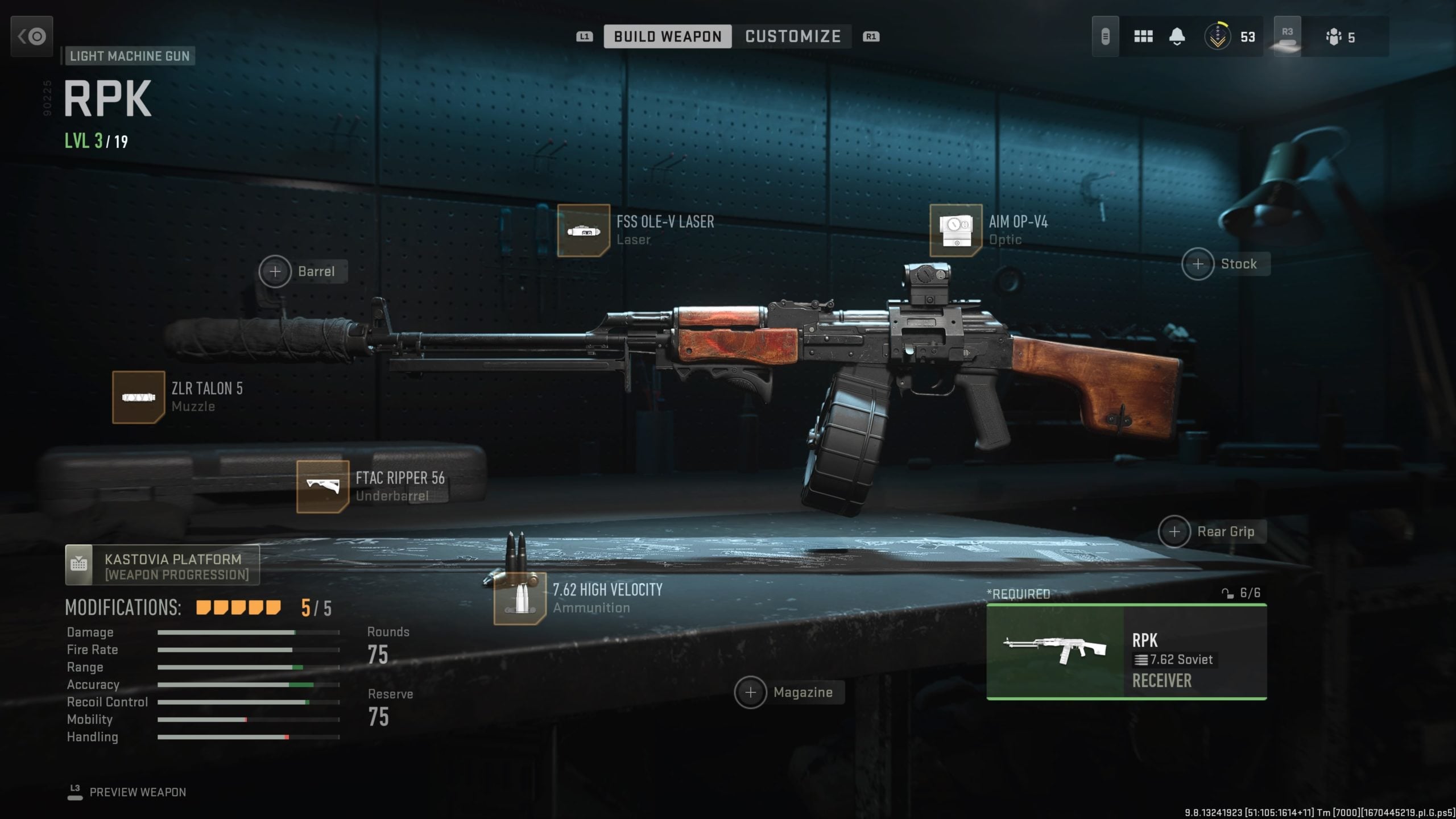
Task: Go back using the top-left back button
Action: (31, 36)
